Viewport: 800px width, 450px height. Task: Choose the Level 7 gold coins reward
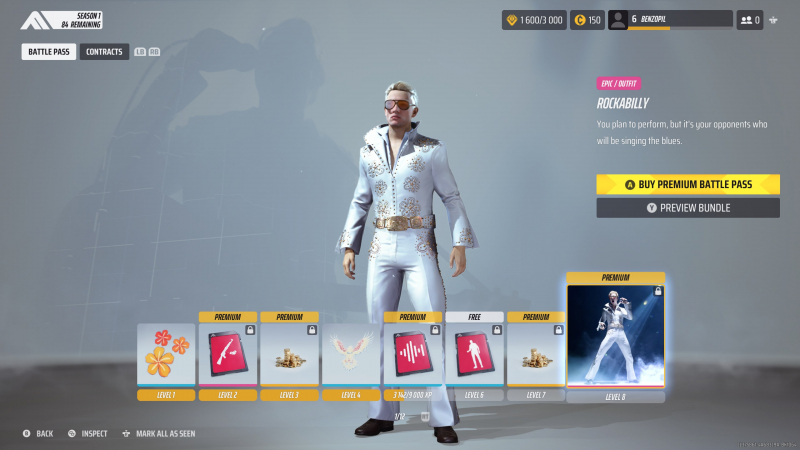click(537, 355)
